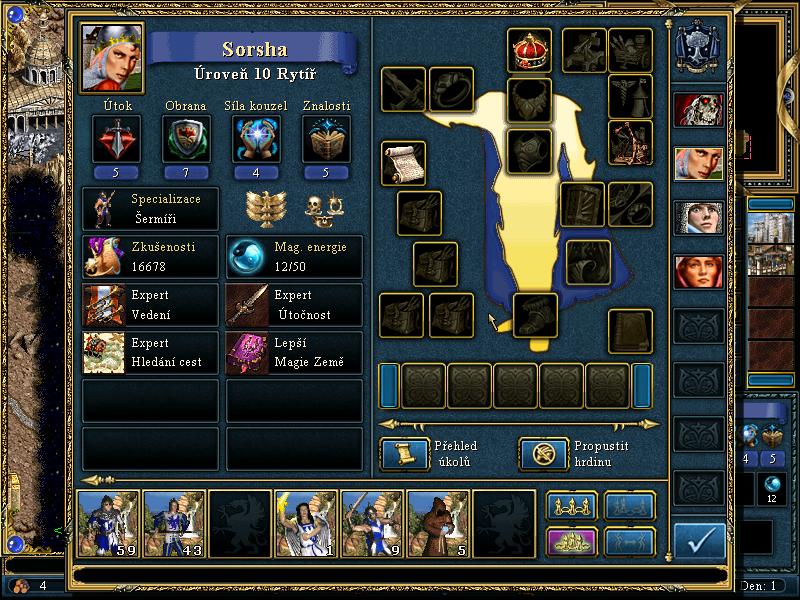Click Sorsha's large hero portrait
The height and width of the screenshot is (600, 800).
point(110,58)
